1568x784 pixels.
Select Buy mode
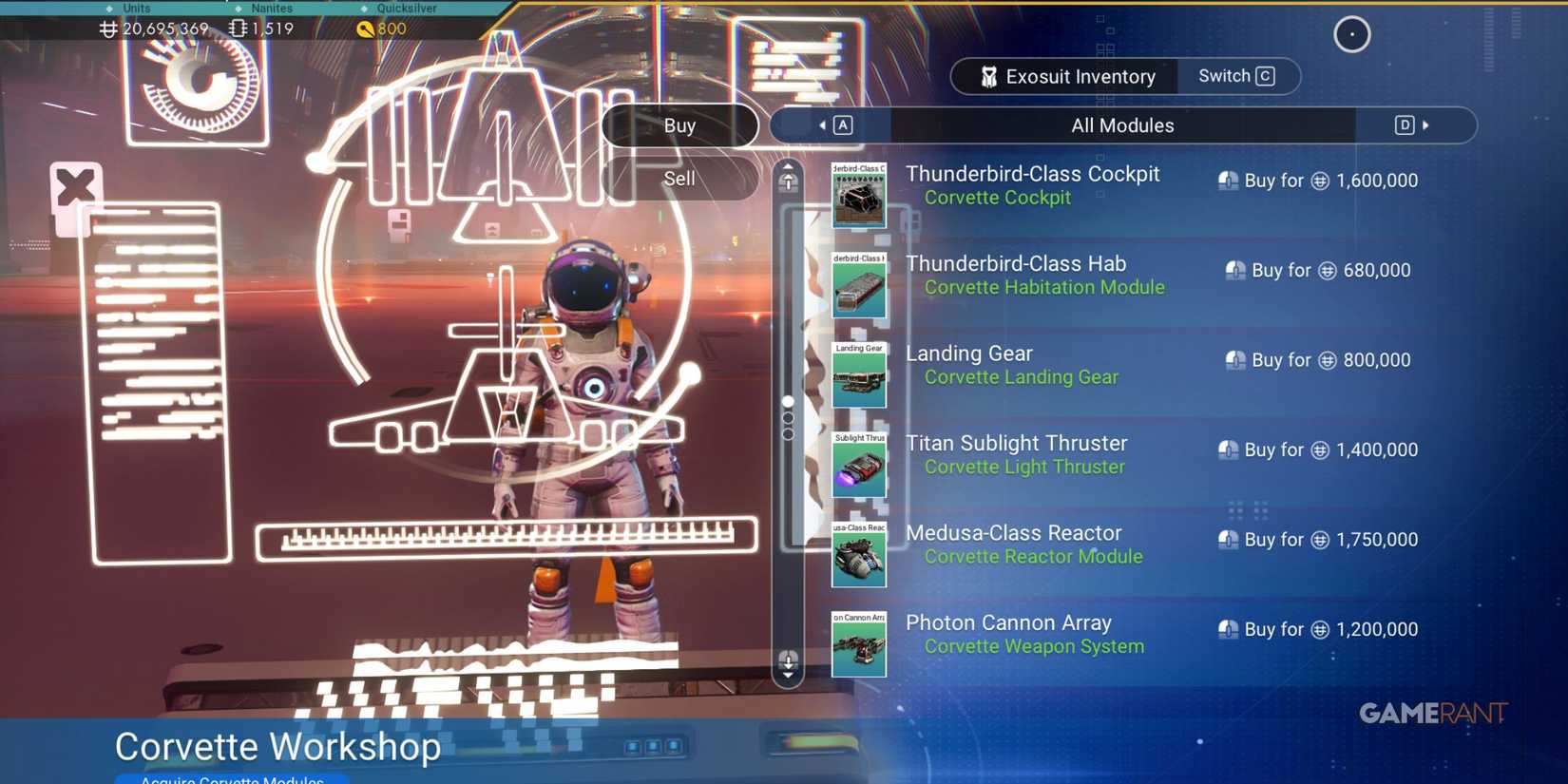coord(680,124)
